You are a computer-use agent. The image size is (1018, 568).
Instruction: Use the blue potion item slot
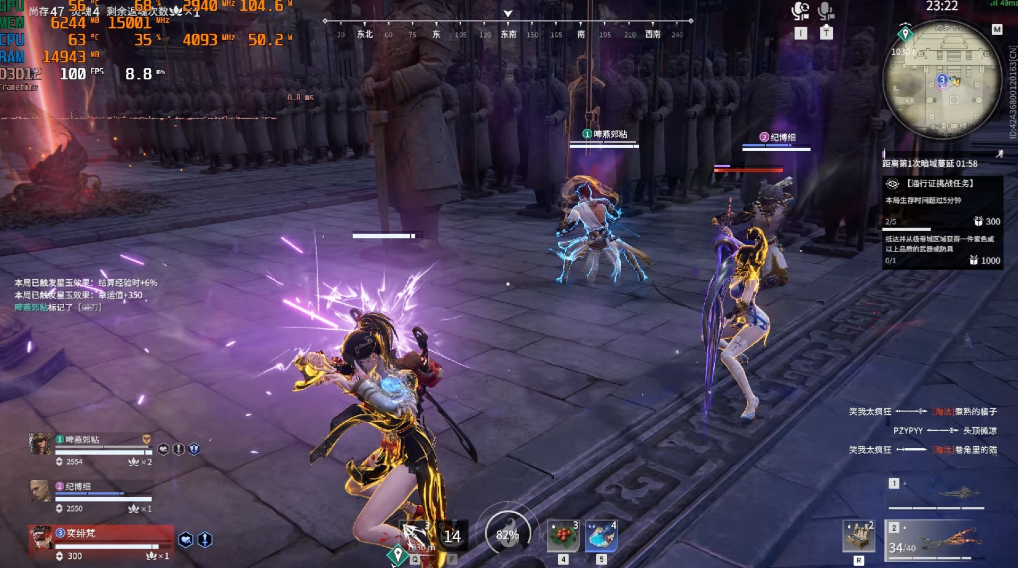[601, 536]
